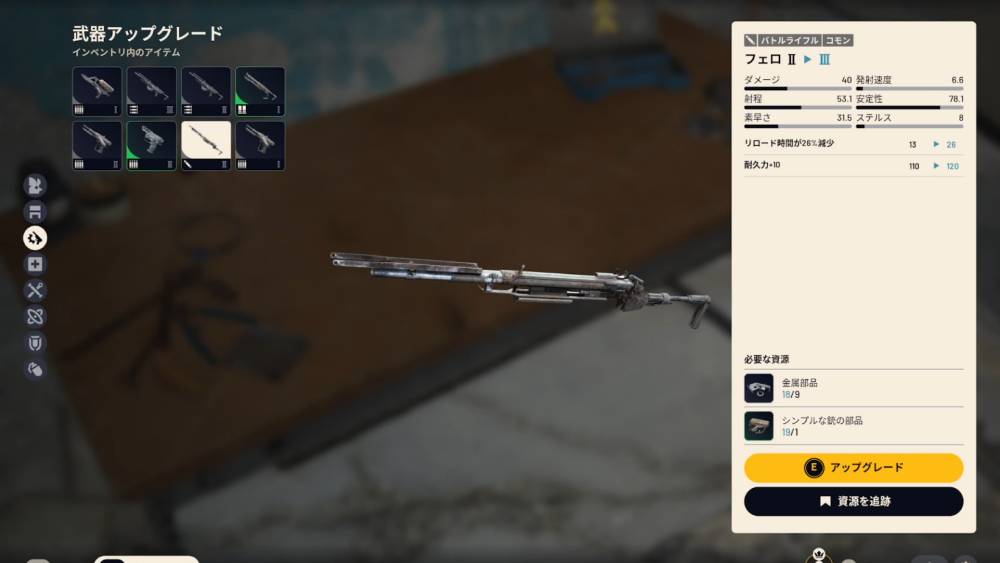Open the orbit-shaped sidebar category
This screenshot has height=563, width=1000.
35,317
